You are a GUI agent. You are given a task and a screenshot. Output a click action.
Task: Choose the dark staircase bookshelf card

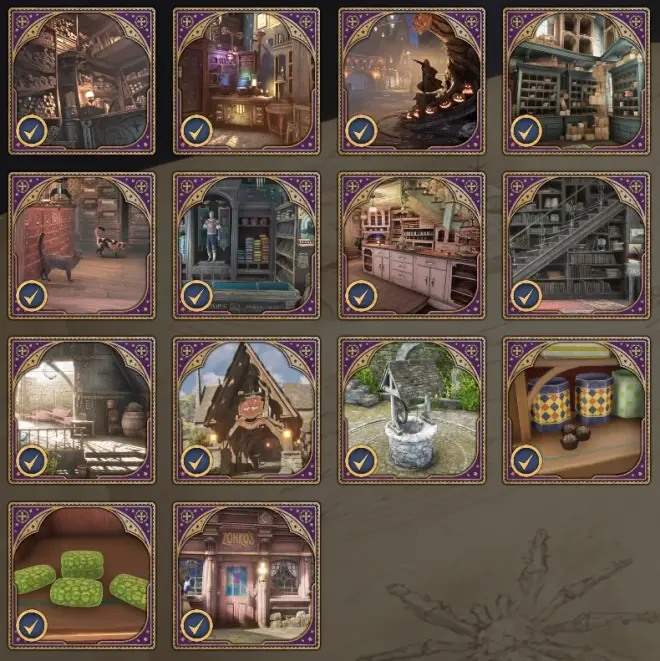pos(575,245)
